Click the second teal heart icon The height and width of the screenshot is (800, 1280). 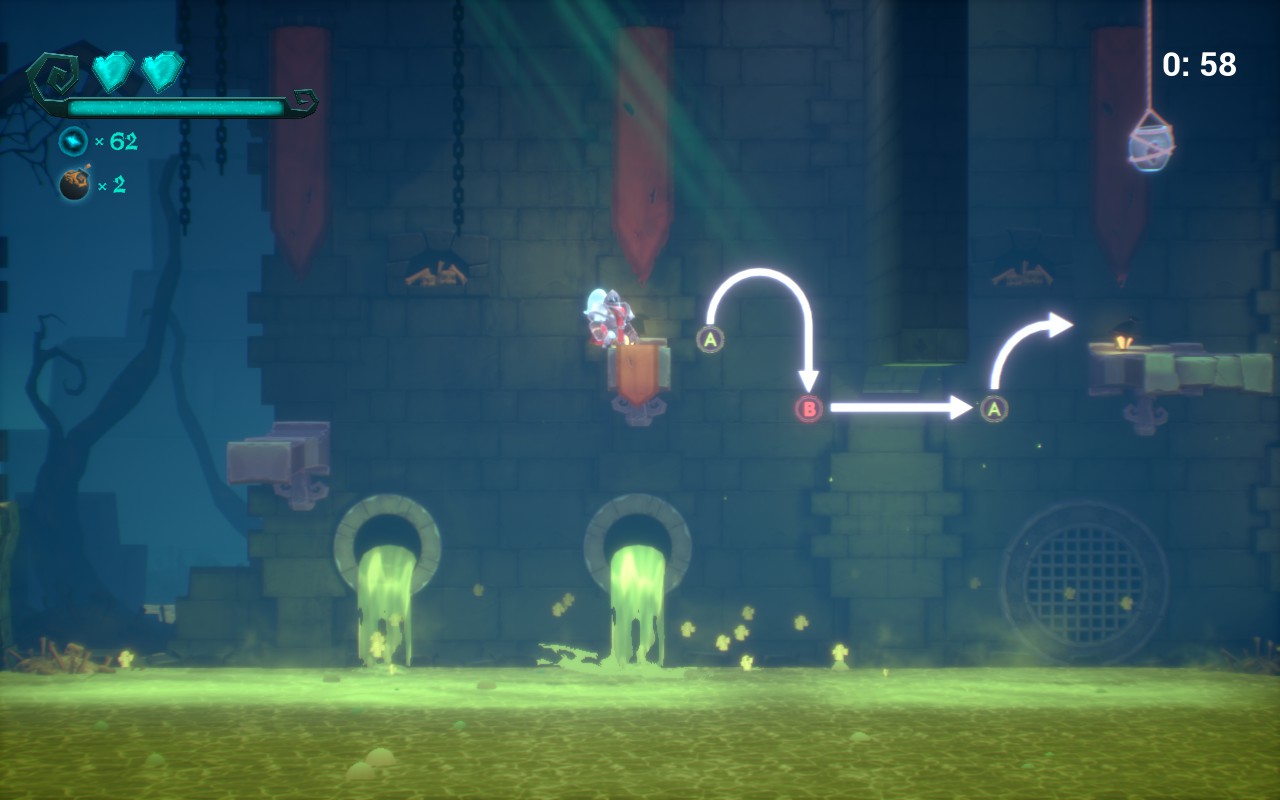coord(160,73)
